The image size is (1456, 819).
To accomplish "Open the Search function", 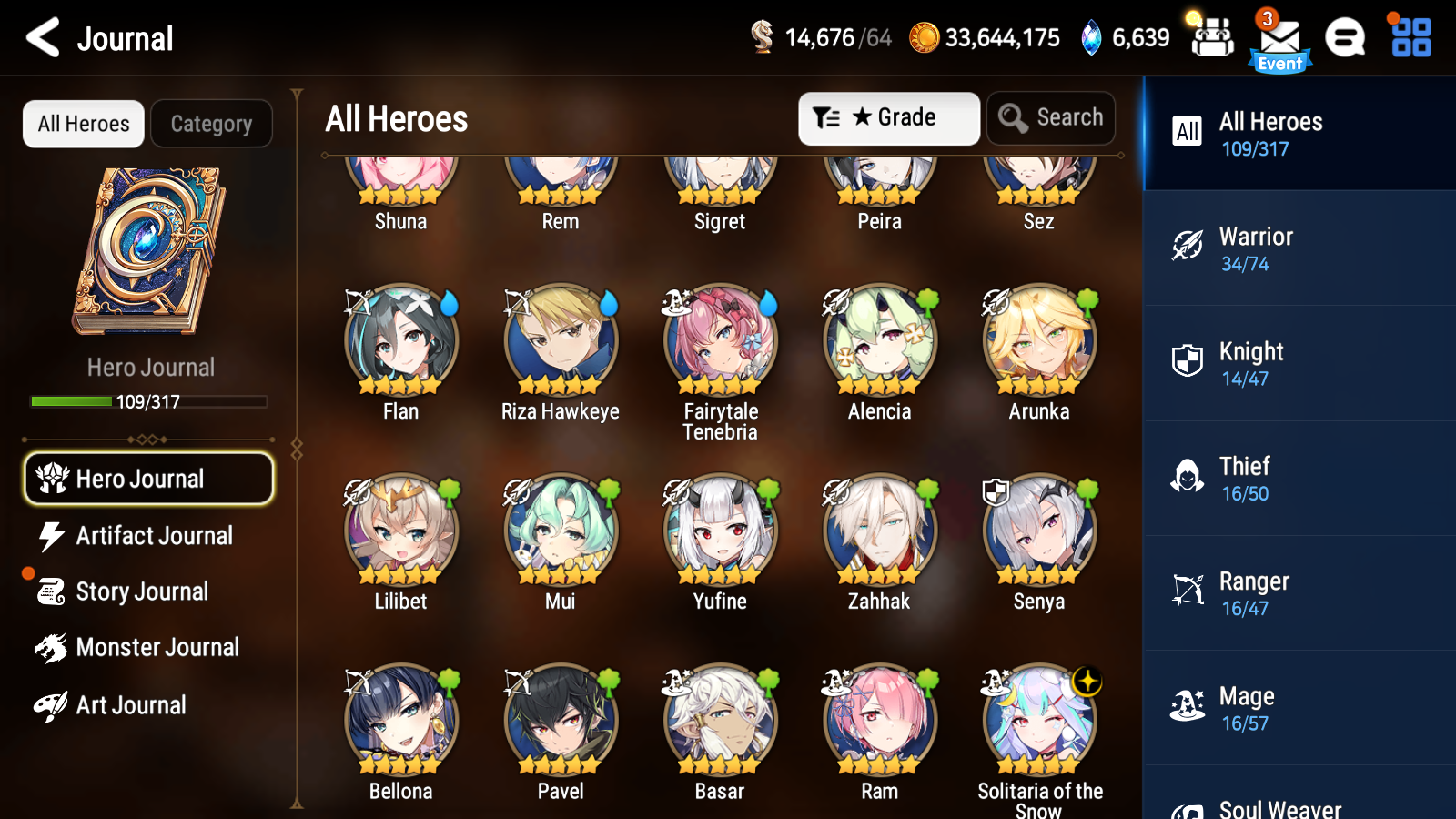I will pyautogui.click(x=1051, y=117).
